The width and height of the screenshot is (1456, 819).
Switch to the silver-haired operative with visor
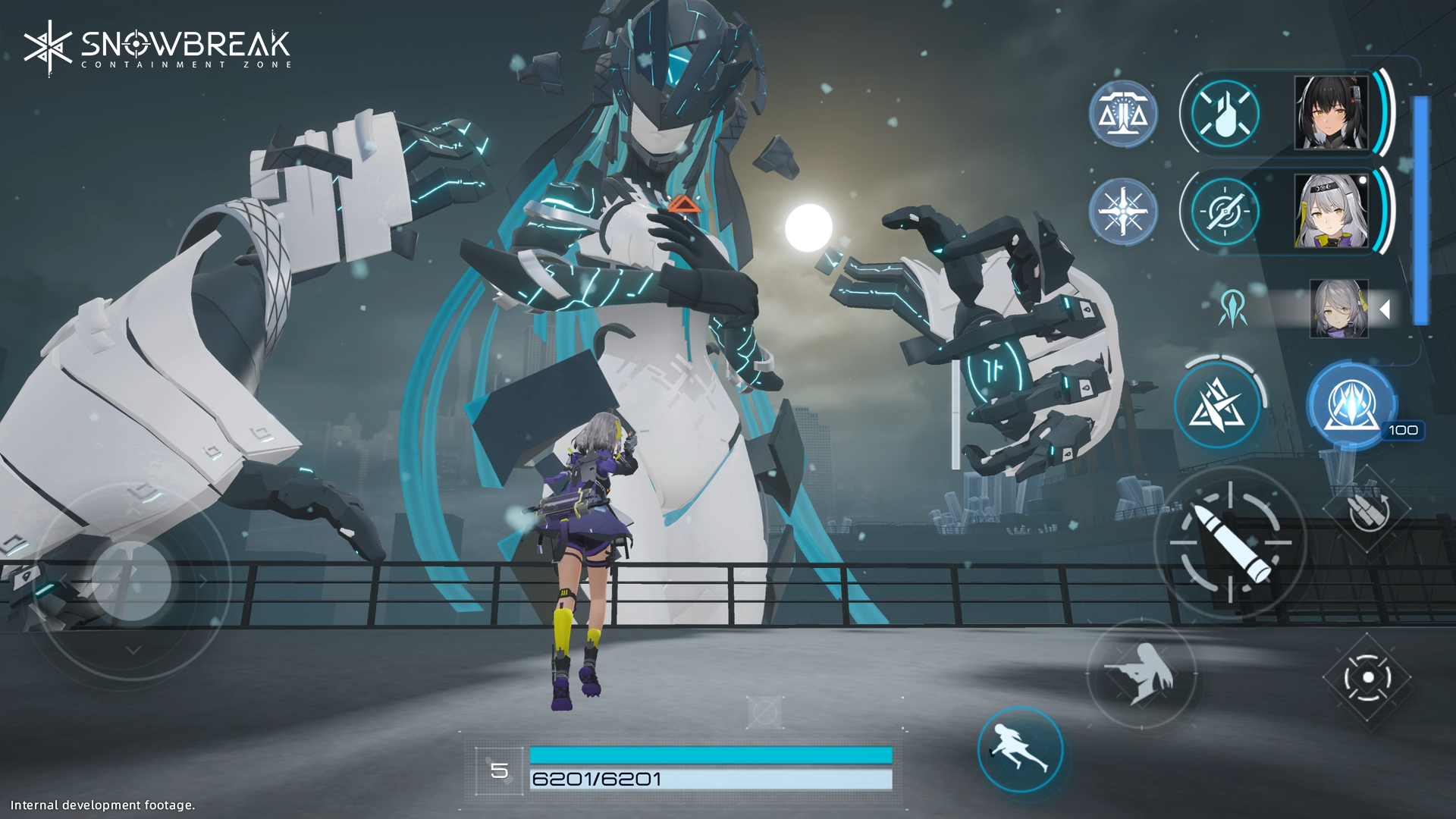click(1331, 211)
